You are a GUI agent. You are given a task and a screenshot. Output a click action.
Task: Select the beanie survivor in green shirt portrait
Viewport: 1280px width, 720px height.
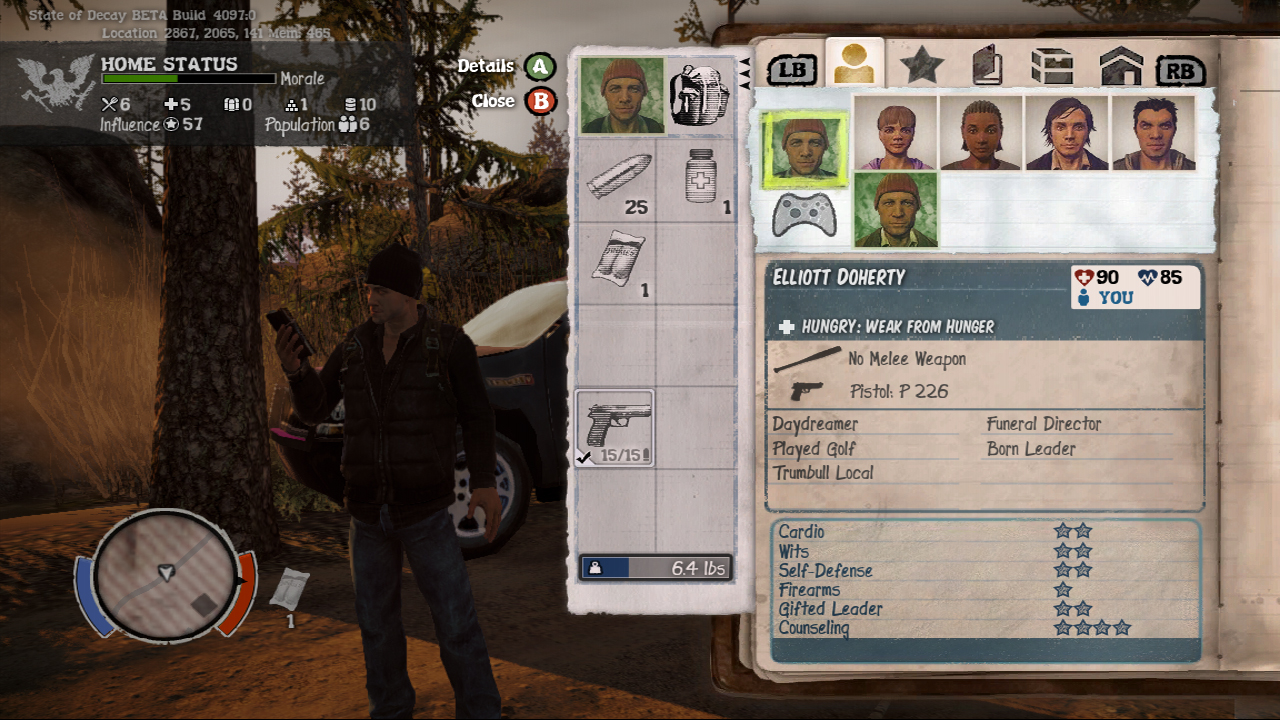point(896,209)
